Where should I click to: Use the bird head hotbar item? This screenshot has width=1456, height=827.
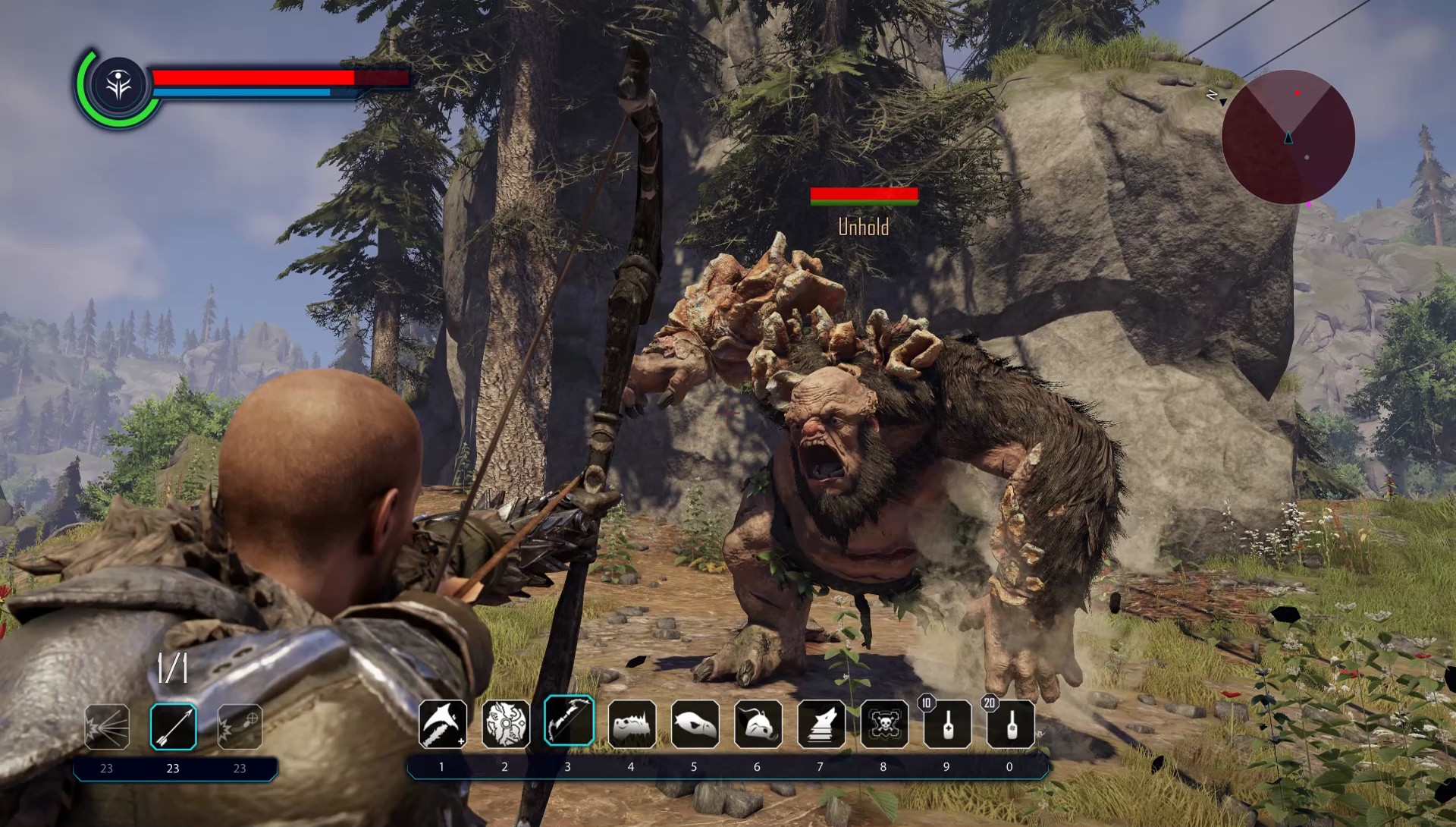[695, 724]
